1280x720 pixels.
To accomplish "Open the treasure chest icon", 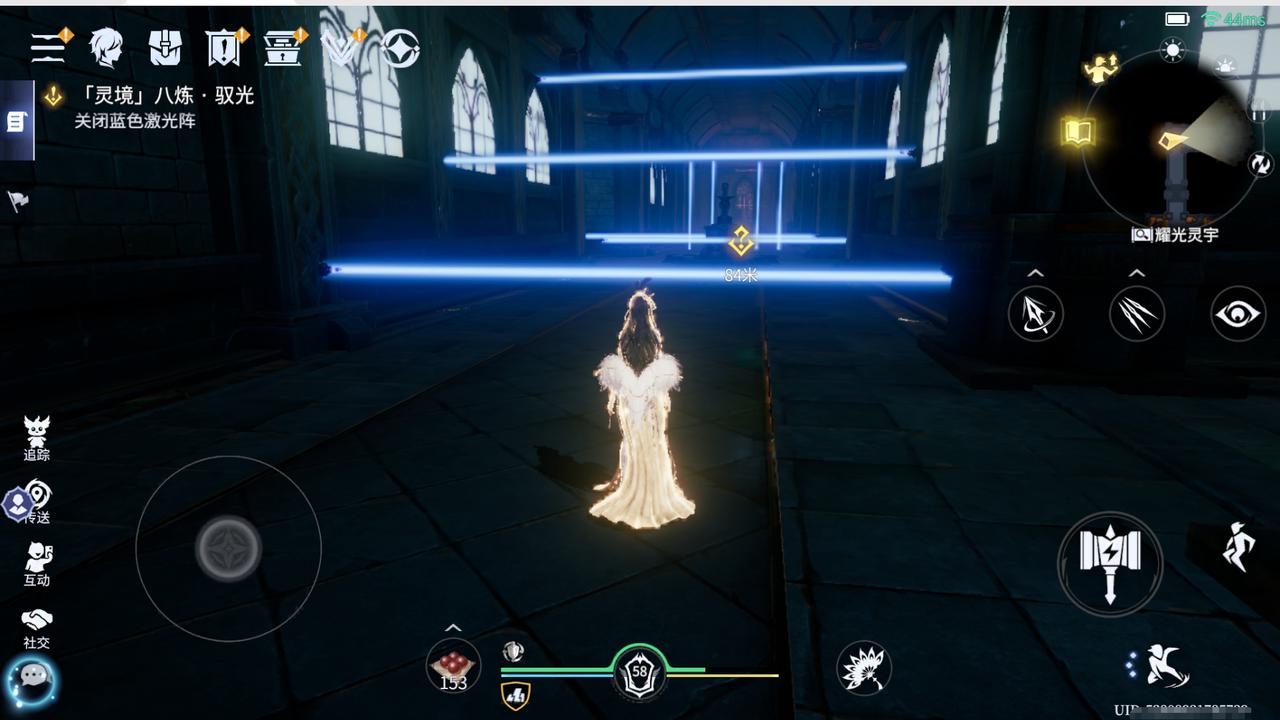I will pos(281,47).
